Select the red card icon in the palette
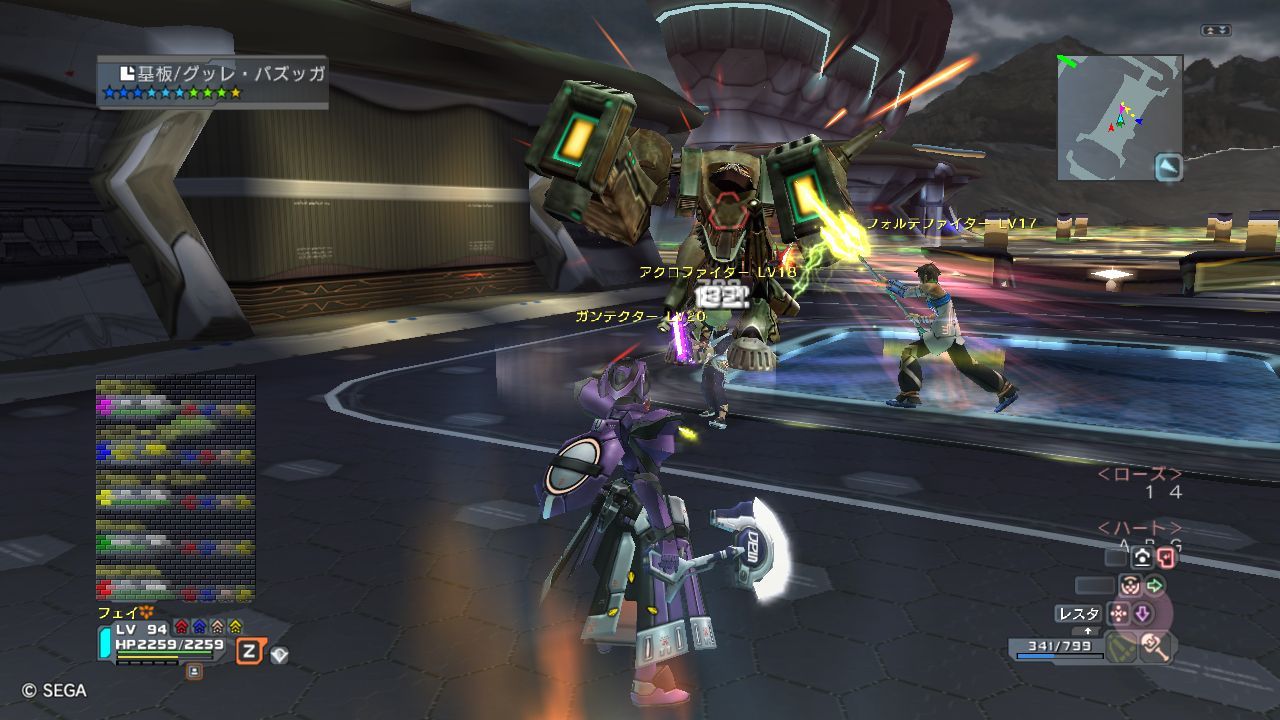The height and width of the screenshot is (720, 1280). (x=1165, y=558)
